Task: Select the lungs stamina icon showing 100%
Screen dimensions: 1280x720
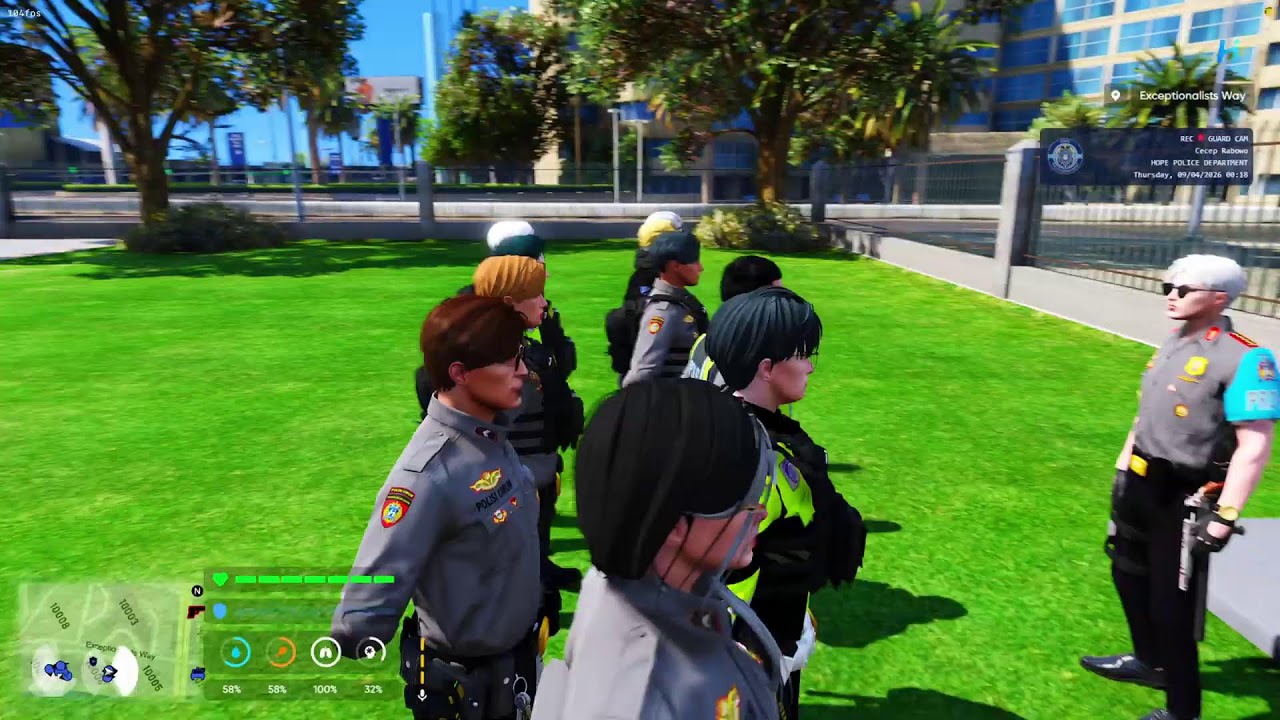Action: pyautogui.click(x=325, y=651)
